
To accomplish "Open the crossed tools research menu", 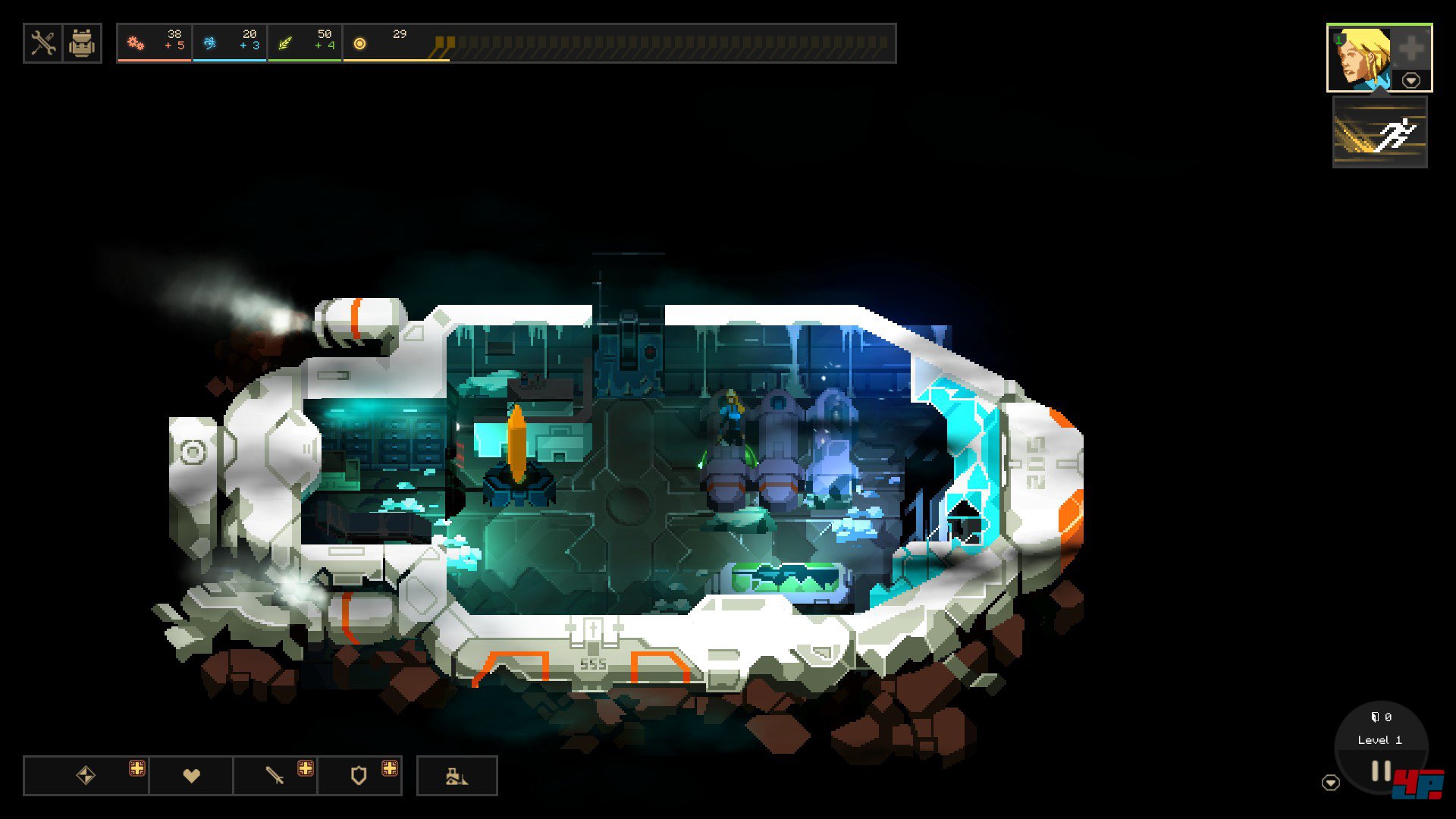I will point(43,43).
